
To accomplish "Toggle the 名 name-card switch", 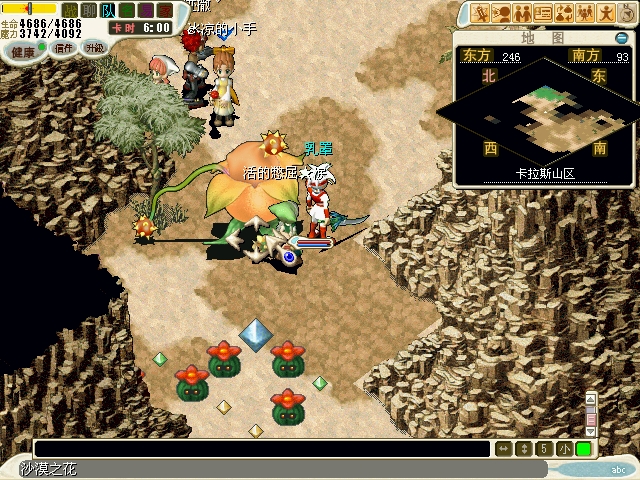I will (x=127, y=10).
